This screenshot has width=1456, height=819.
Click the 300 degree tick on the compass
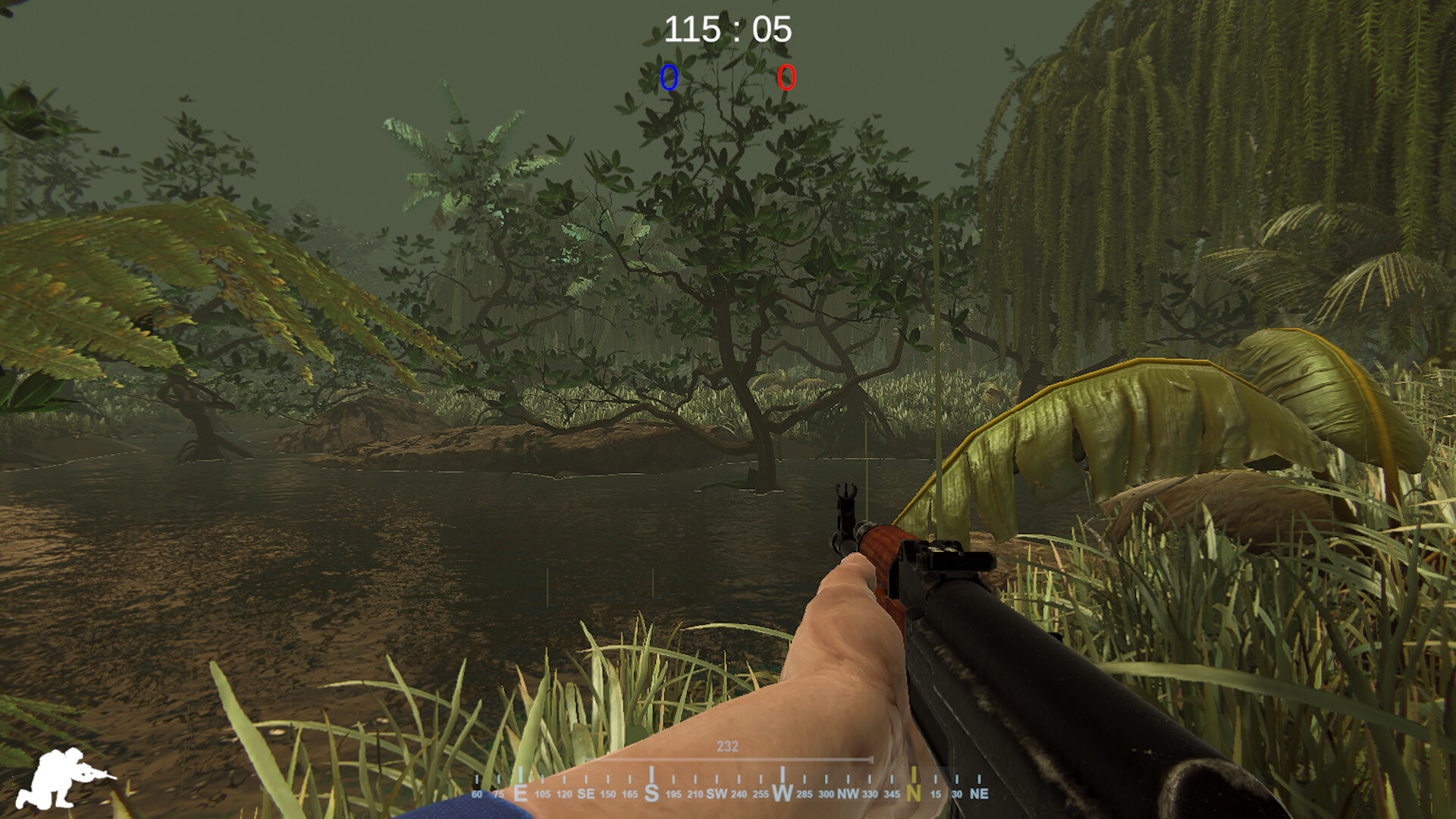826,793
